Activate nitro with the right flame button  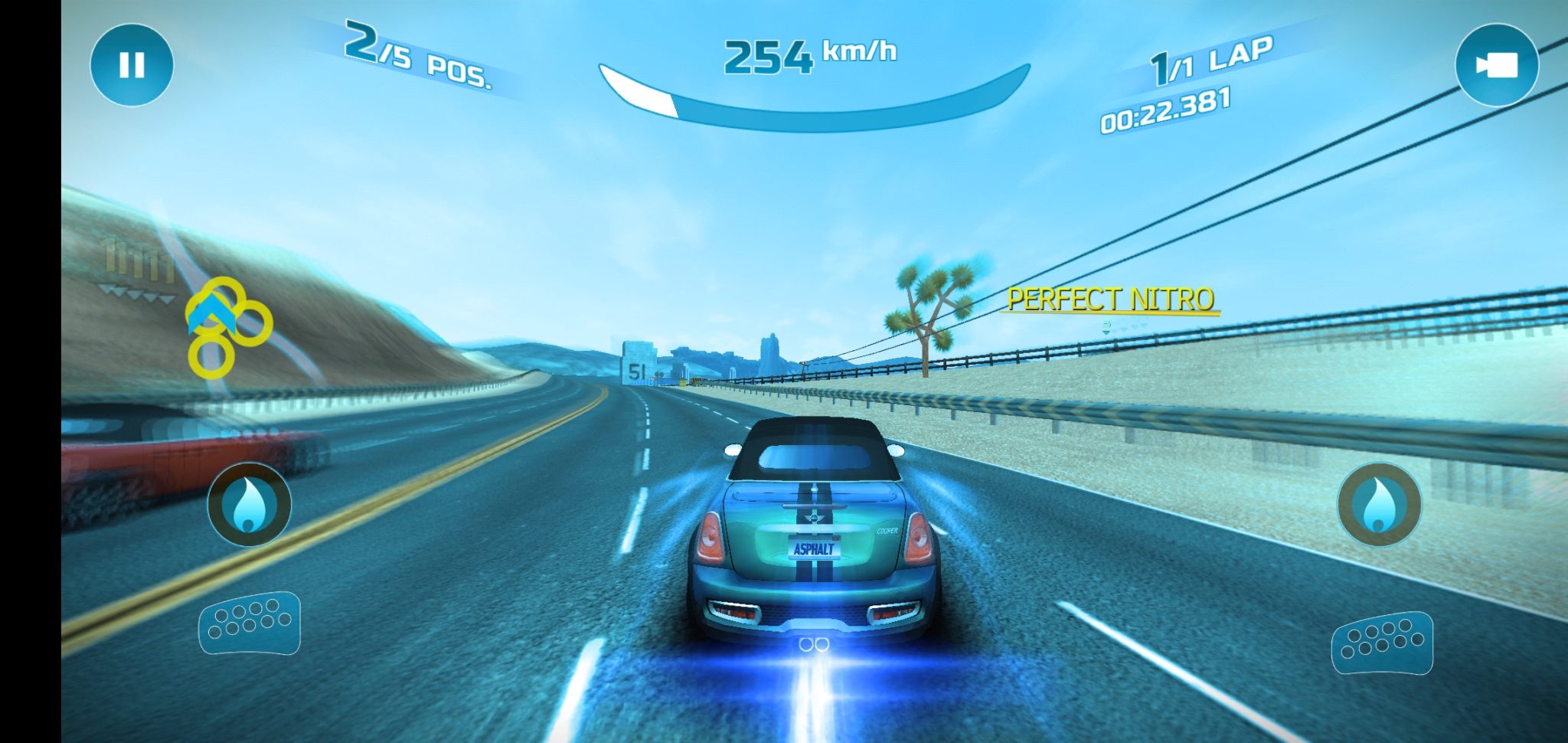tap(1379, 504)
